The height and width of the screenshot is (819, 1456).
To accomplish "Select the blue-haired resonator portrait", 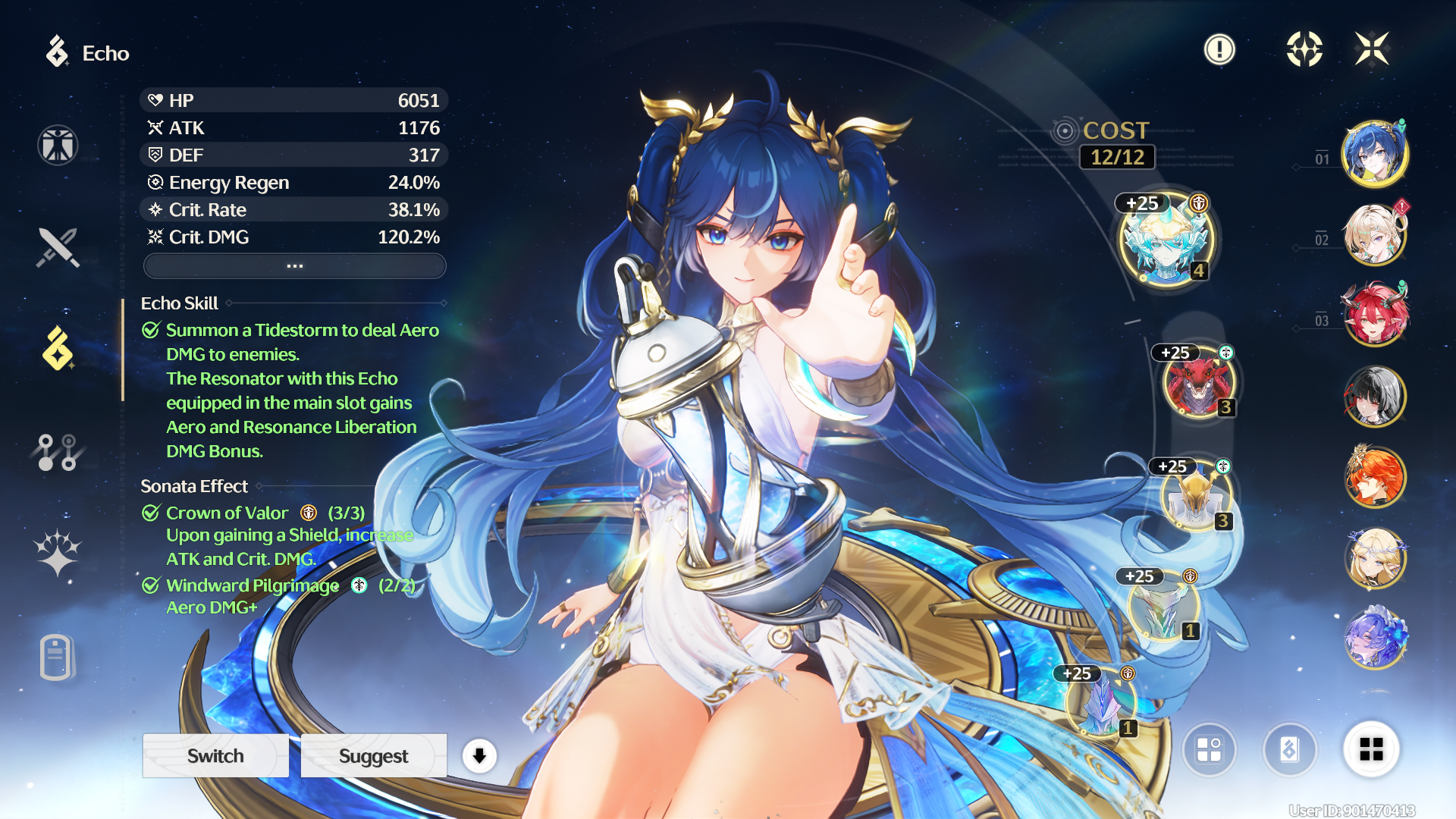I will click(x=1375, y=153).
